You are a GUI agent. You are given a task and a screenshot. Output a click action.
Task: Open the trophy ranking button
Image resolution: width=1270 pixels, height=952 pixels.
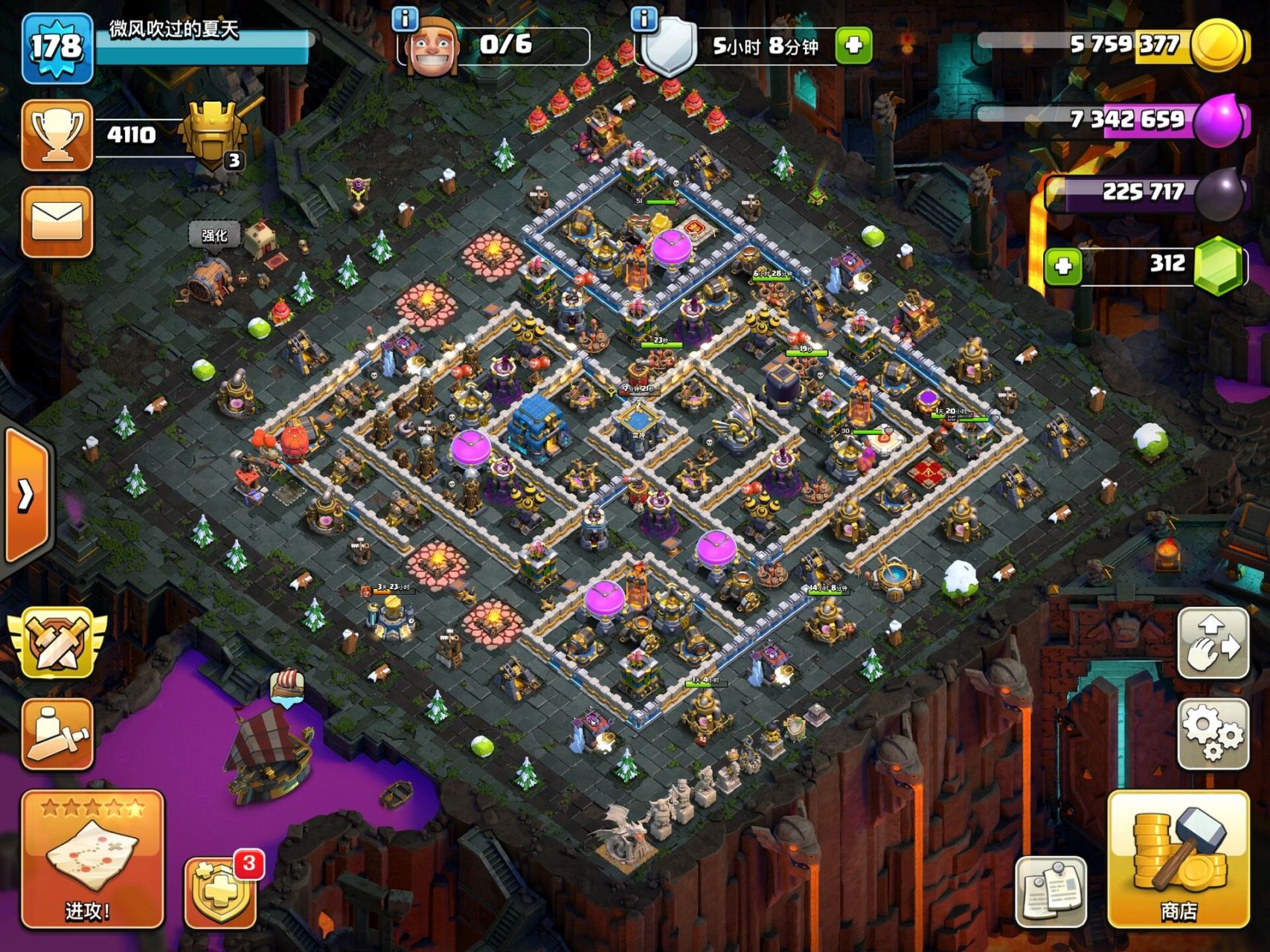click(57, 135)
